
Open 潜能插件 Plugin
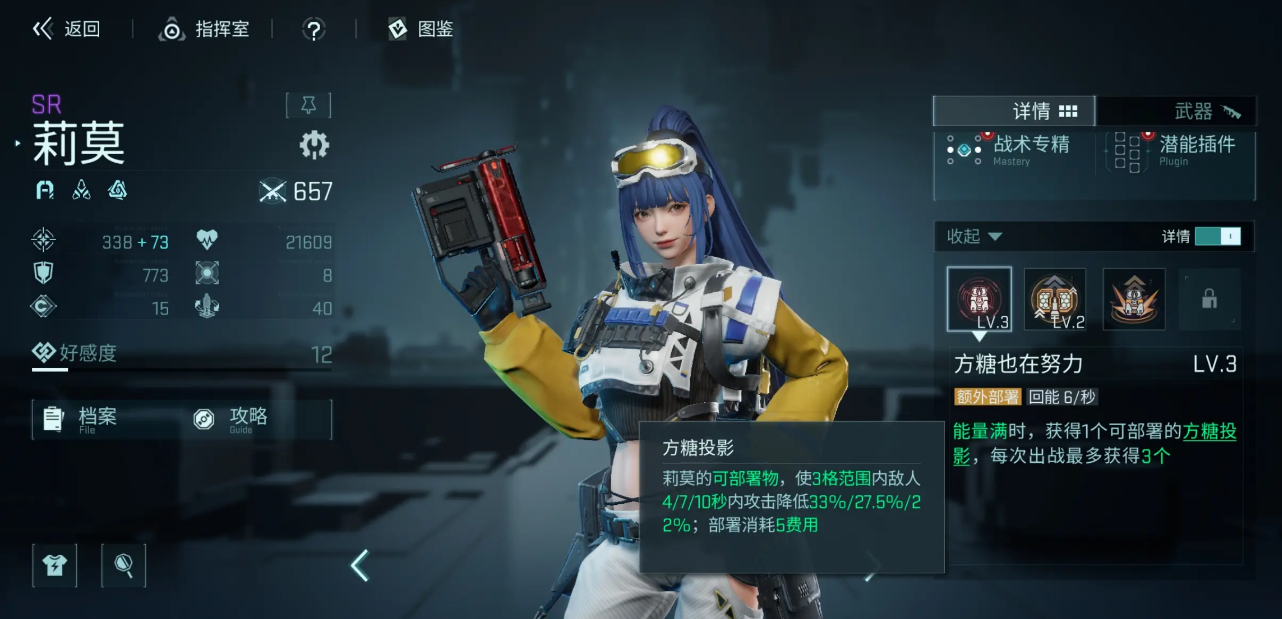(1178, 149)
